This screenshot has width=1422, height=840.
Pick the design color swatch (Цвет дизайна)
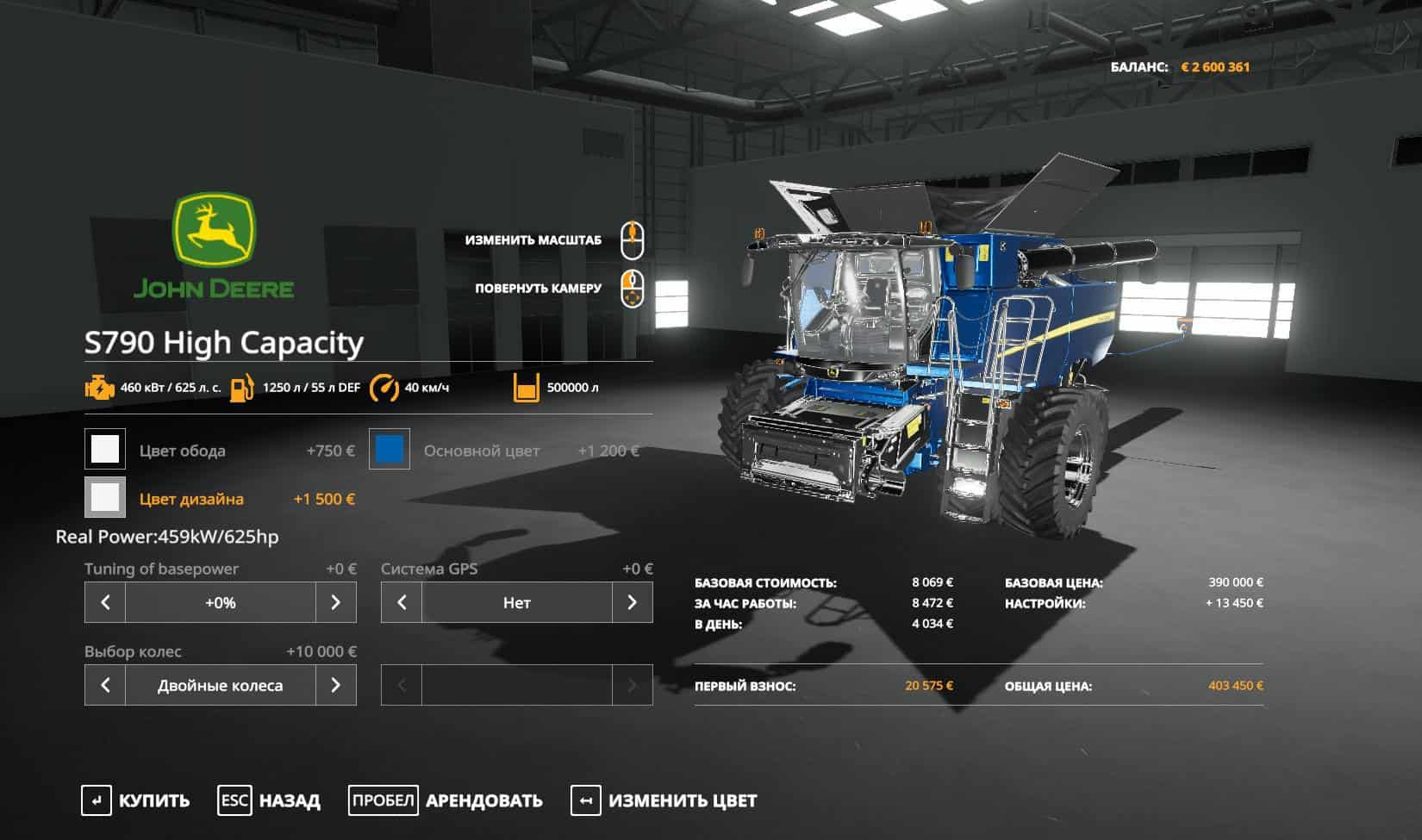click(105, 498)
